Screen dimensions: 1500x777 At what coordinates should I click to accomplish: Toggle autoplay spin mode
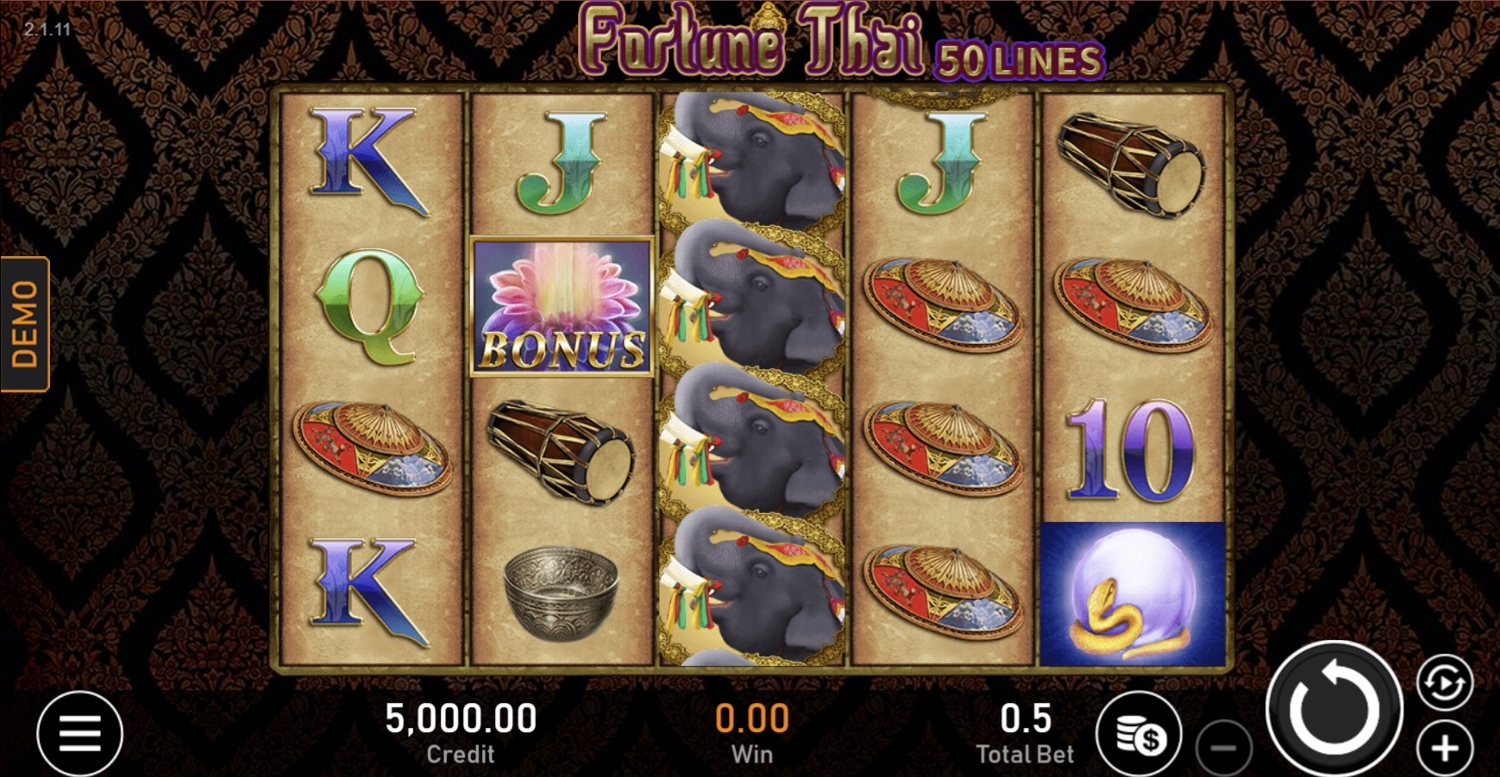[1444, 683]
